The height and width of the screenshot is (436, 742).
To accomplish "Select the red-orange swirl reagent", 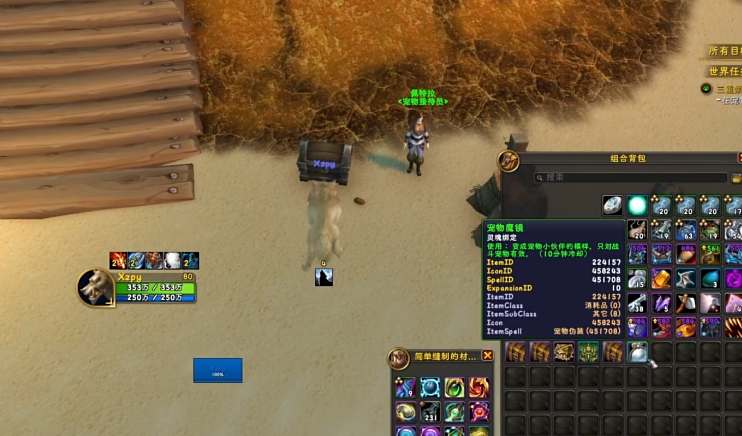I will (479, 388).
